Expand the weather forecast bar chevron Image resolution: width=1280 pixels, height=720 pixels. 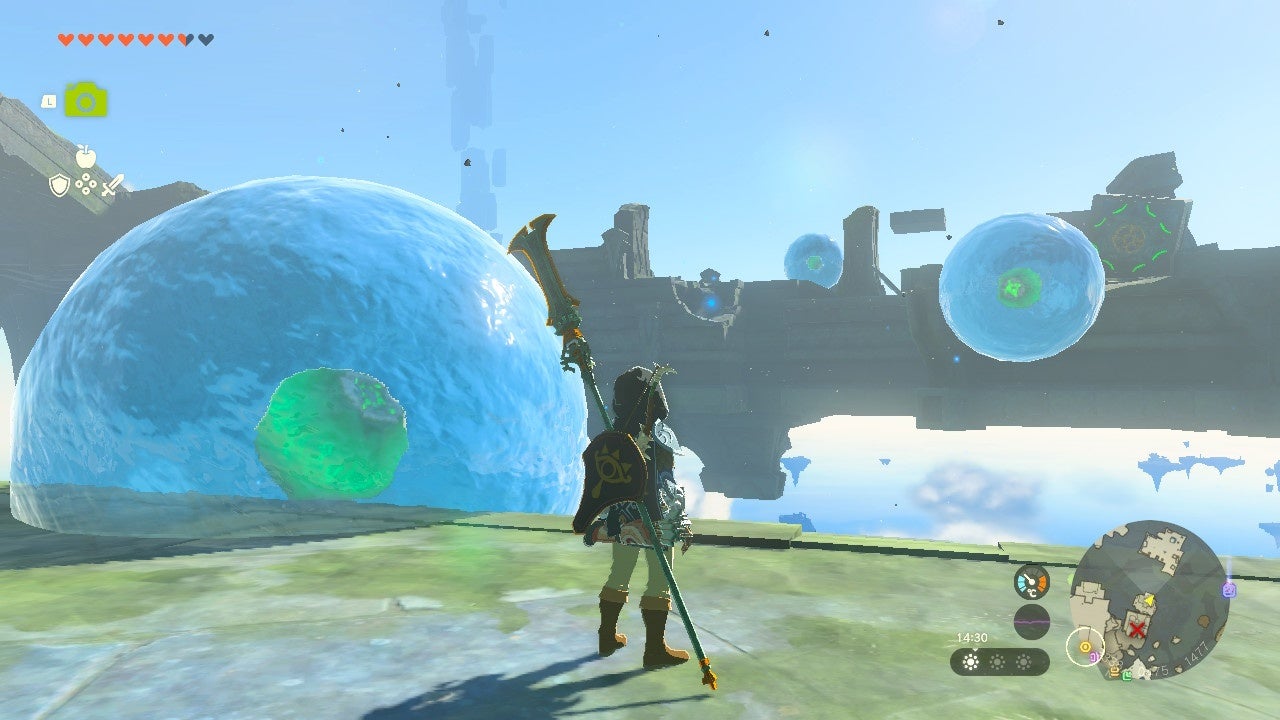click(x=974, y=649)
